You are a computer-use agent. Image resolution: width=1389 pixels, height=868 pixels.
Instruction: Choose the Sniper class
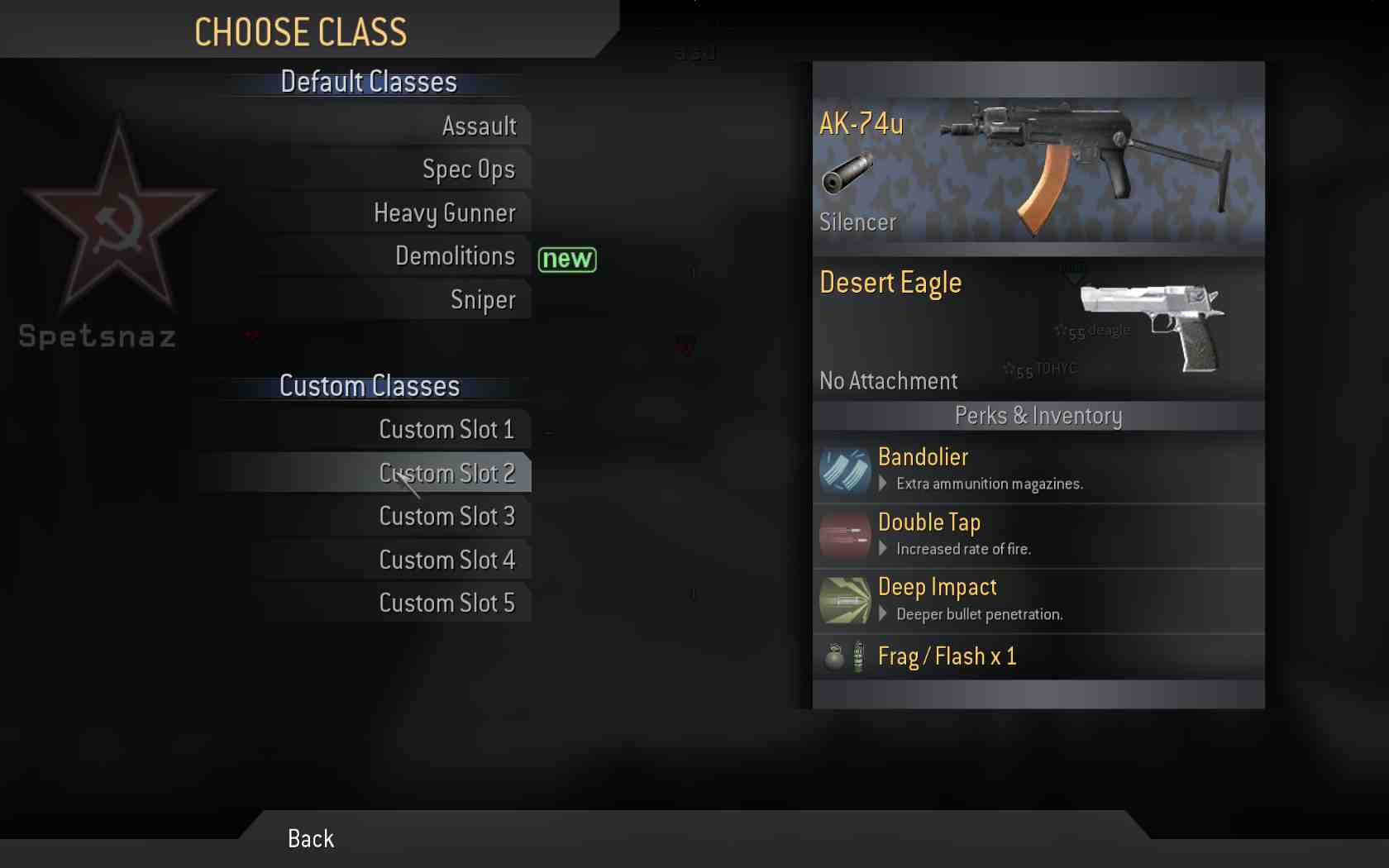(x=483, y=299)
